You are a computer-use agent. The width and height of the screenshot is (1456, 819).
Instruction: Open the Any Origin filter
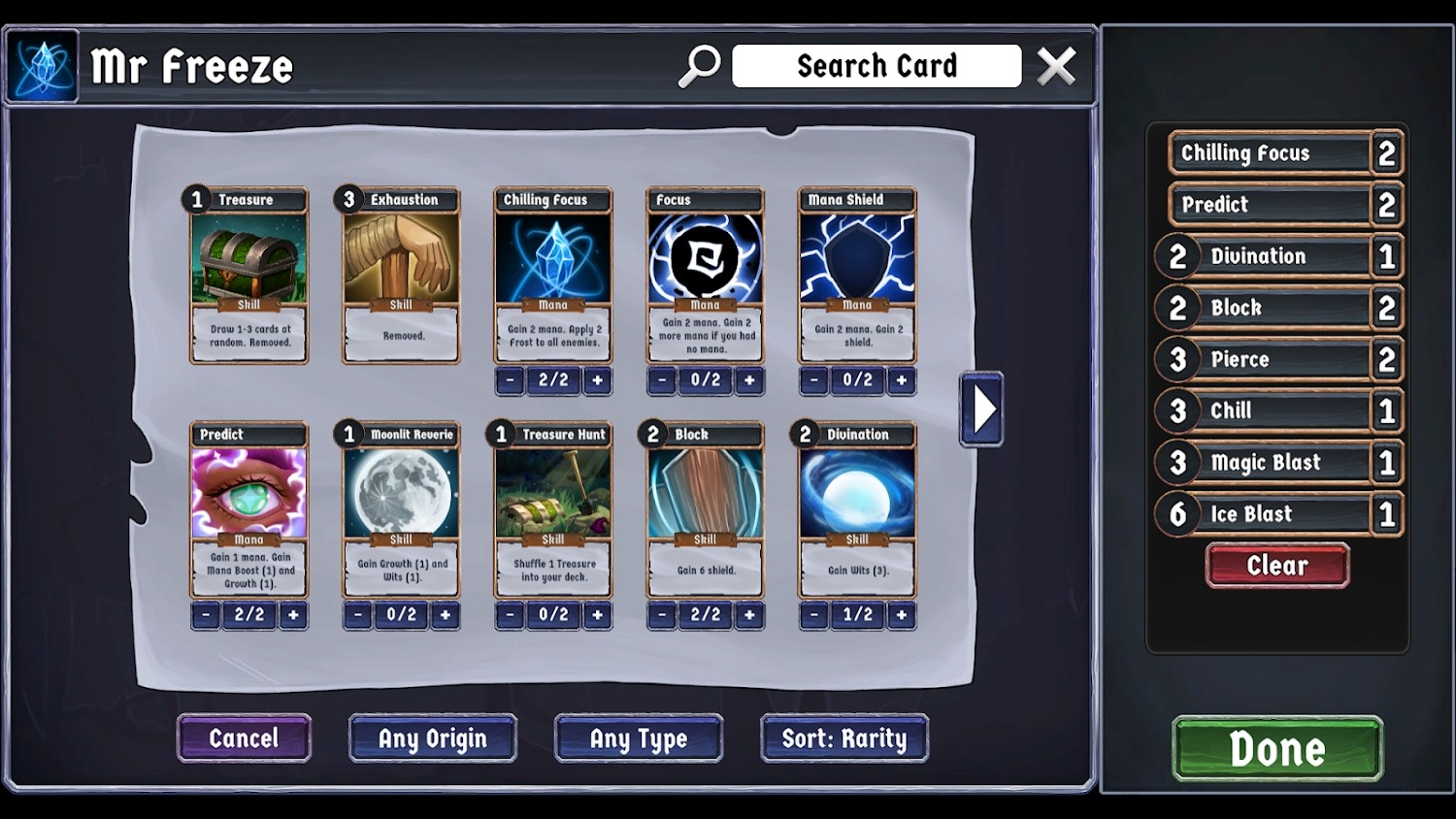click(x=432, y=737)
